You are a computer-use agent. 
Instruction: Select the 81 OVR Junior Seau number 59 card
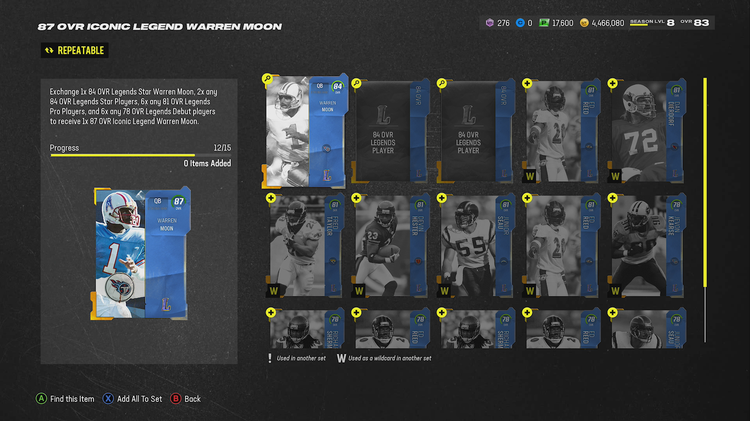tap(476, 247)
